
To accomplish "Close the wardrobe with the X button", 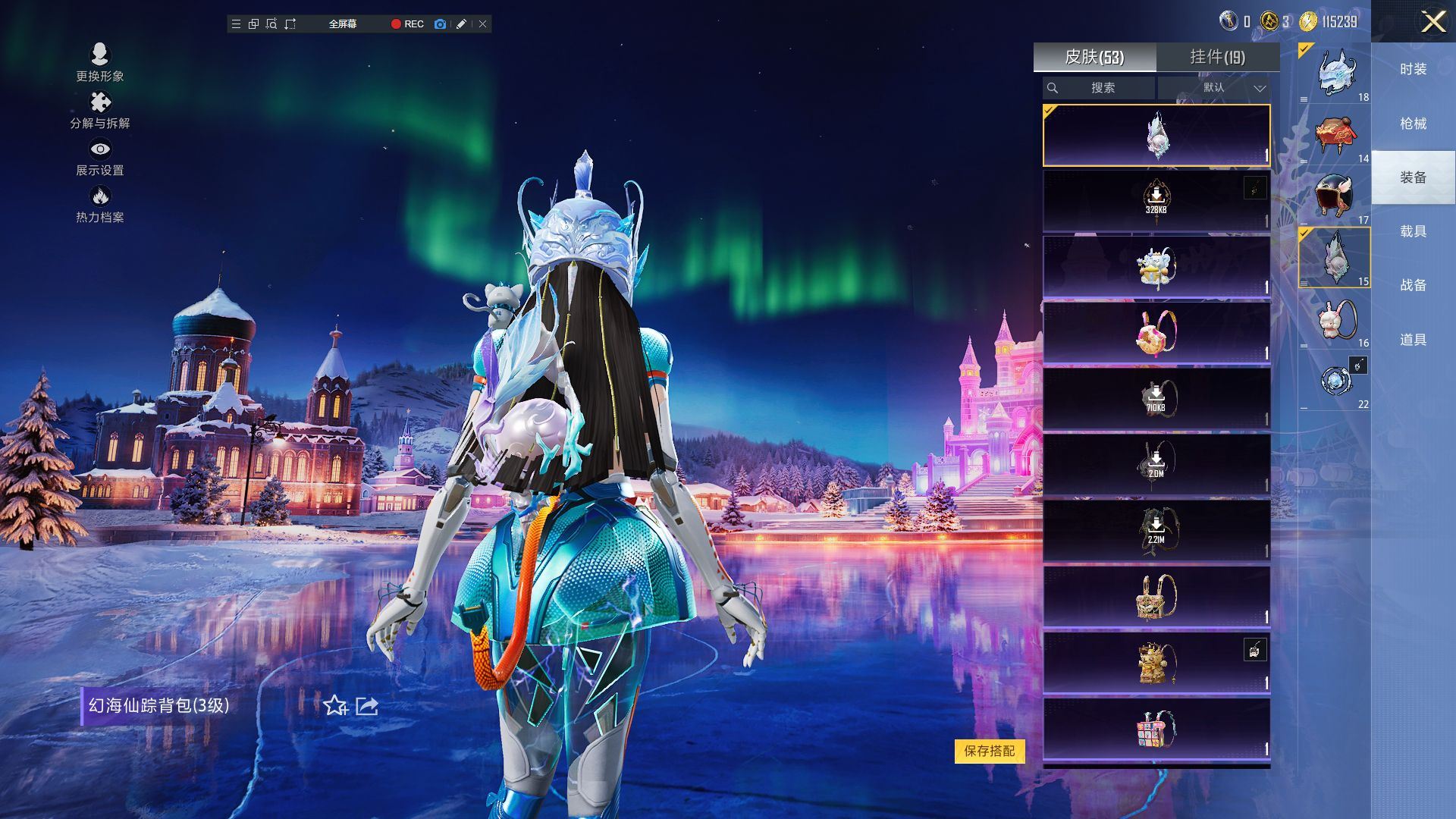I will point(1432,21).
